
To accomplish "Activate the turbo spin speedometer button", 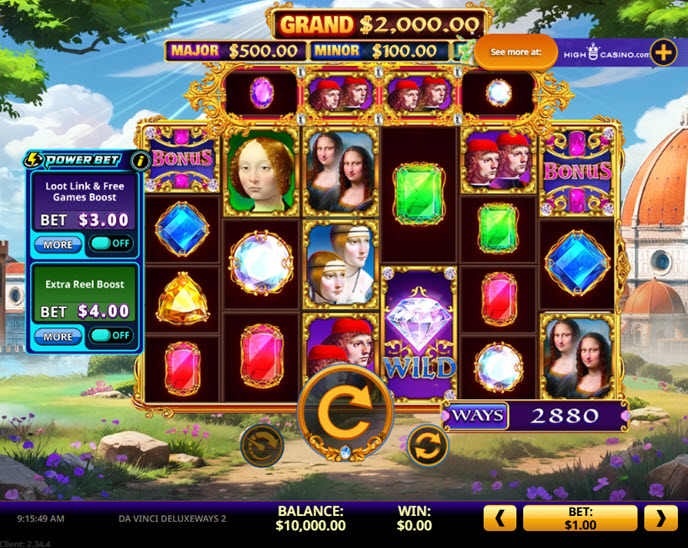I will [262, 443].
